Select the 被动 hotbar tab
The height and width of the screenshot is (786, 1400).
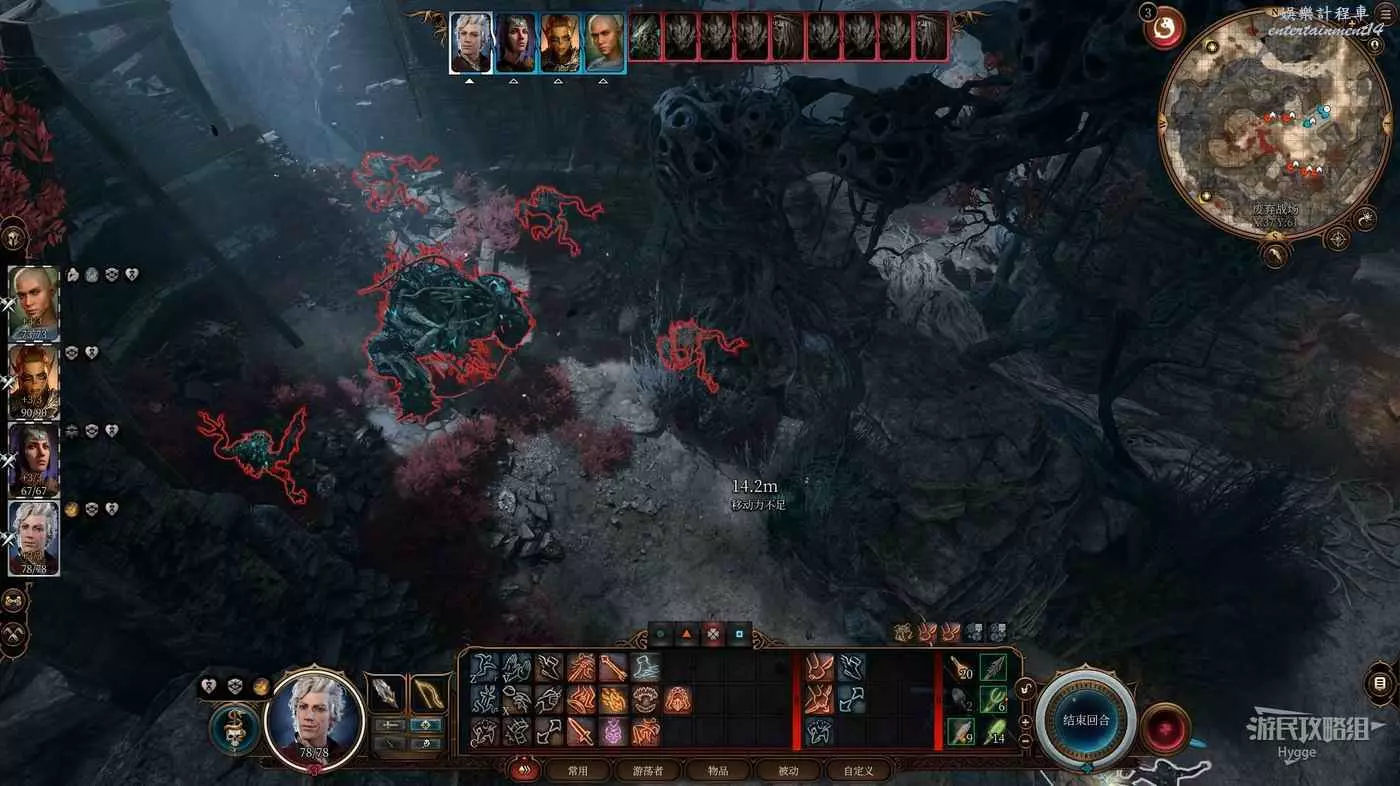(789, 770)
